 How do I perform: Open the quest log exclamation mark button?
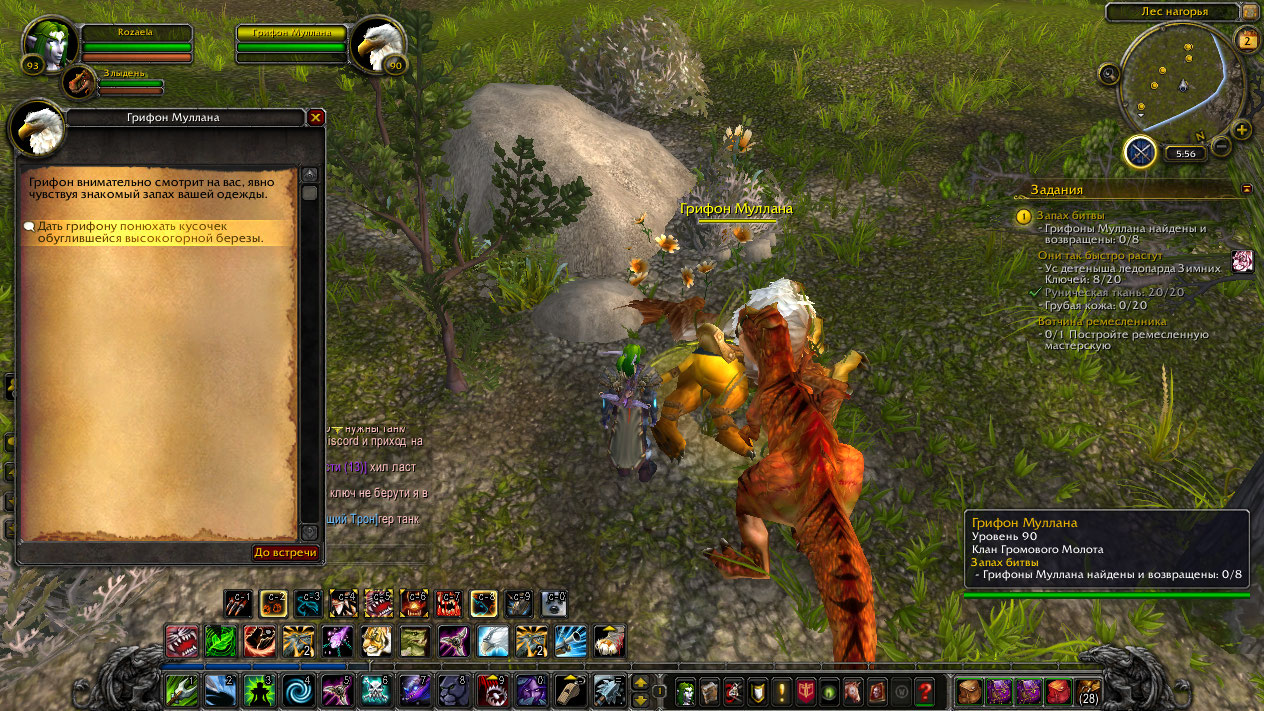(x=782, y=690)
